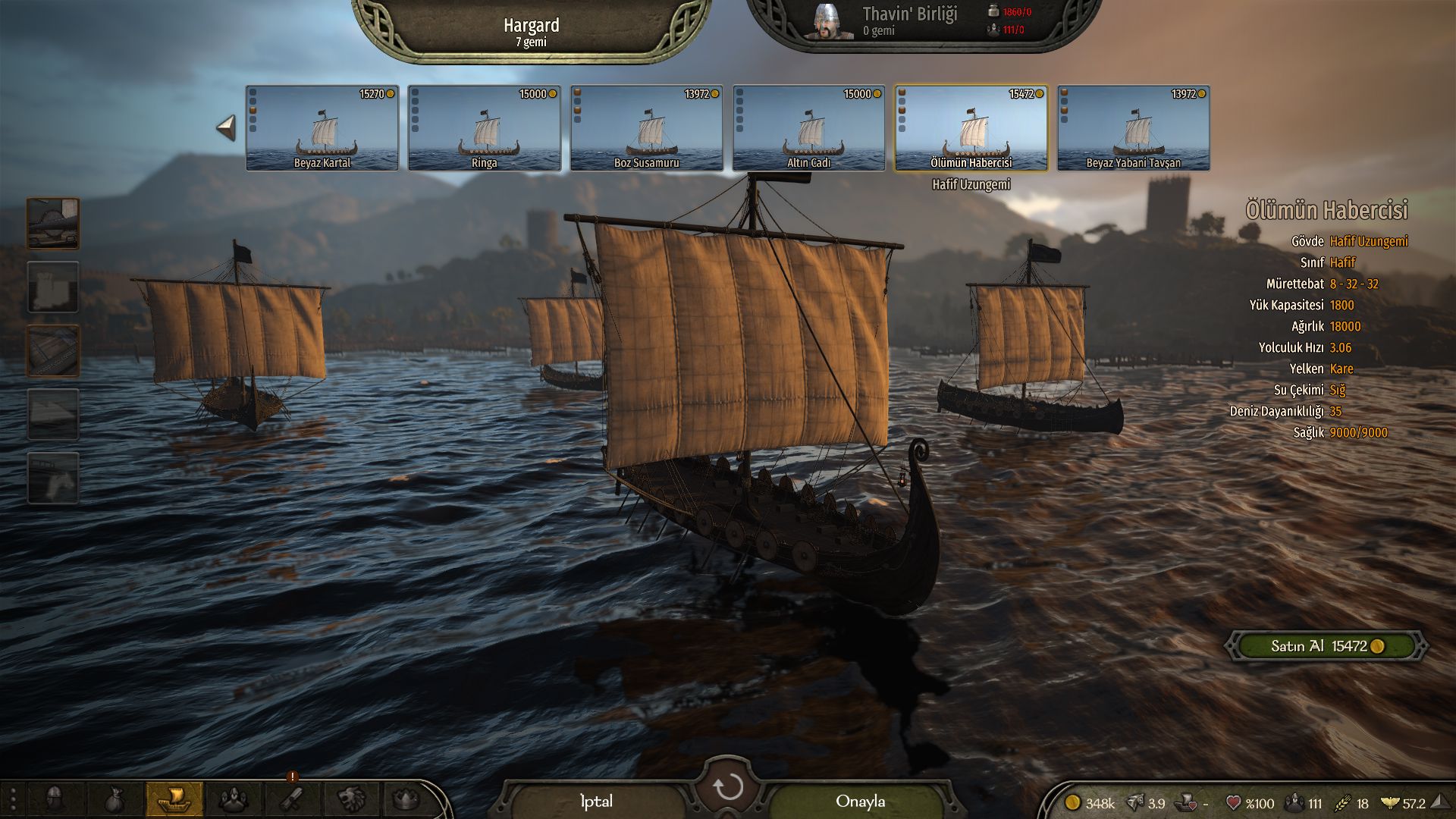Open the party troops menu
The width and height of the screenshot is (1456, 819).
tap(234, 799)
